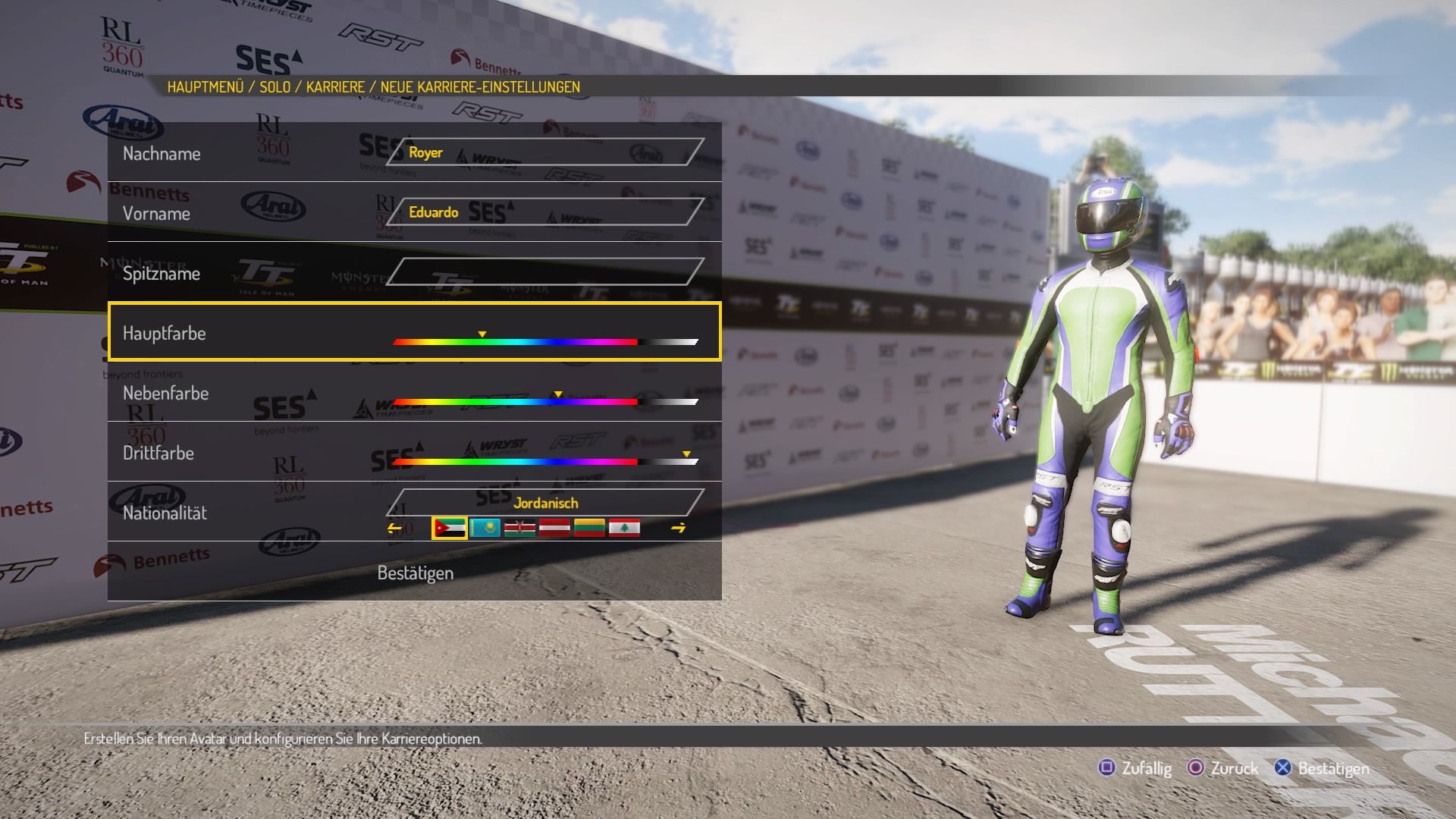Adjust the Nebenfarbe color slider
Image resolution: width=1456 pixels, height=819 pixels.
(544, 402)
